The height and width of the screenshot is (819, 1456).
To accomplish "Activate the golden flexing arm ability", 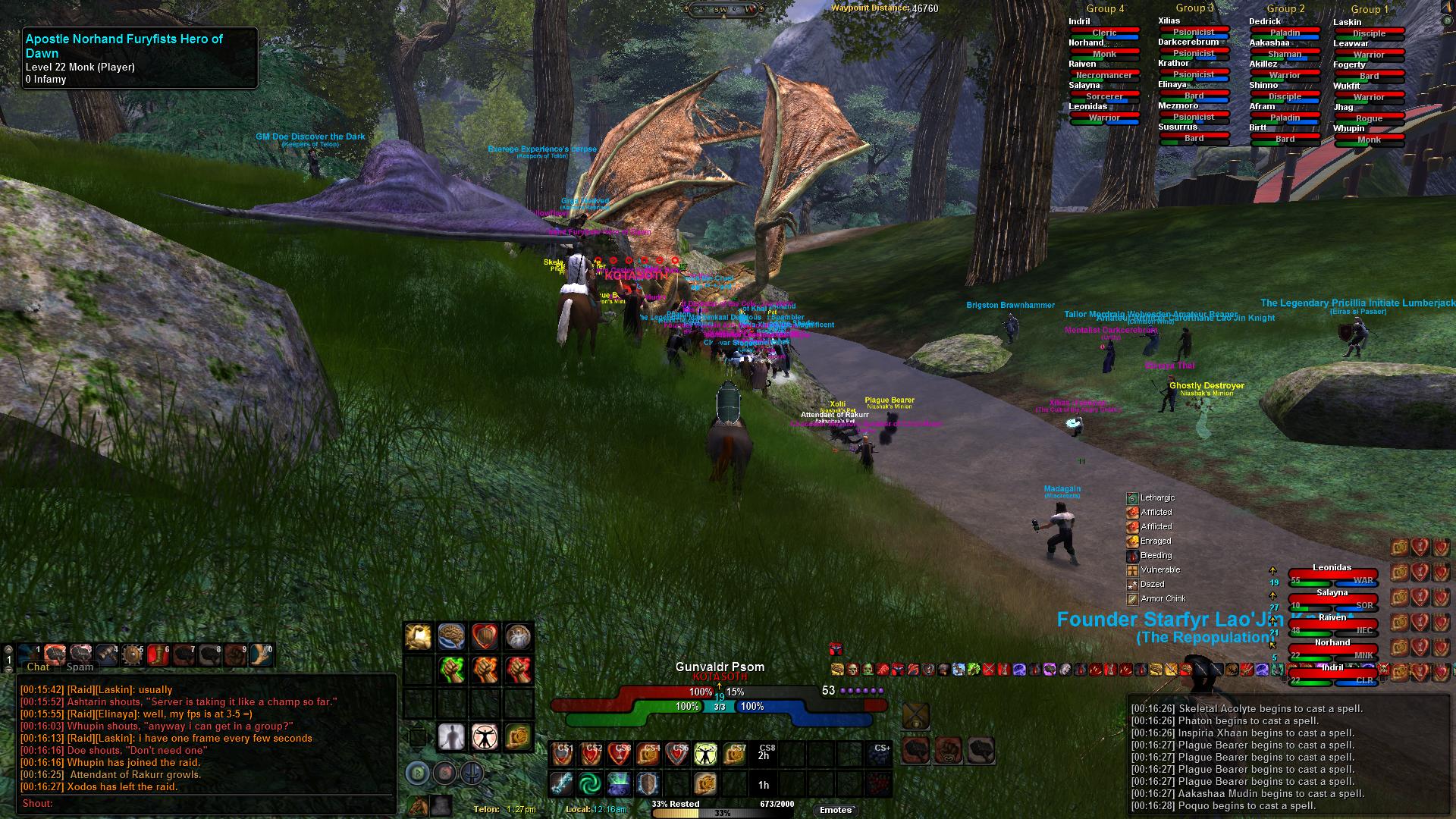I will click(x=418, y=637).
